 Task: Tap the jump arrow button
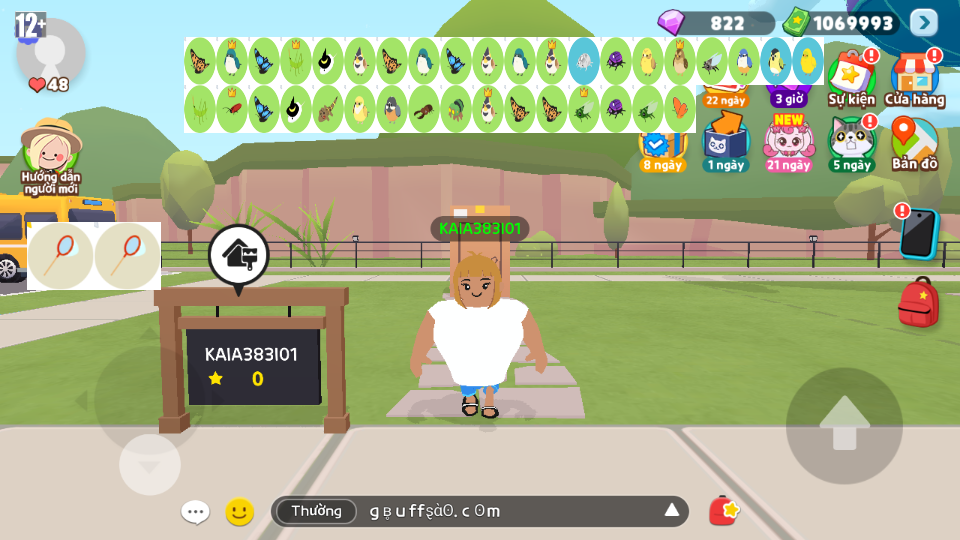click(x=844, y=425)
